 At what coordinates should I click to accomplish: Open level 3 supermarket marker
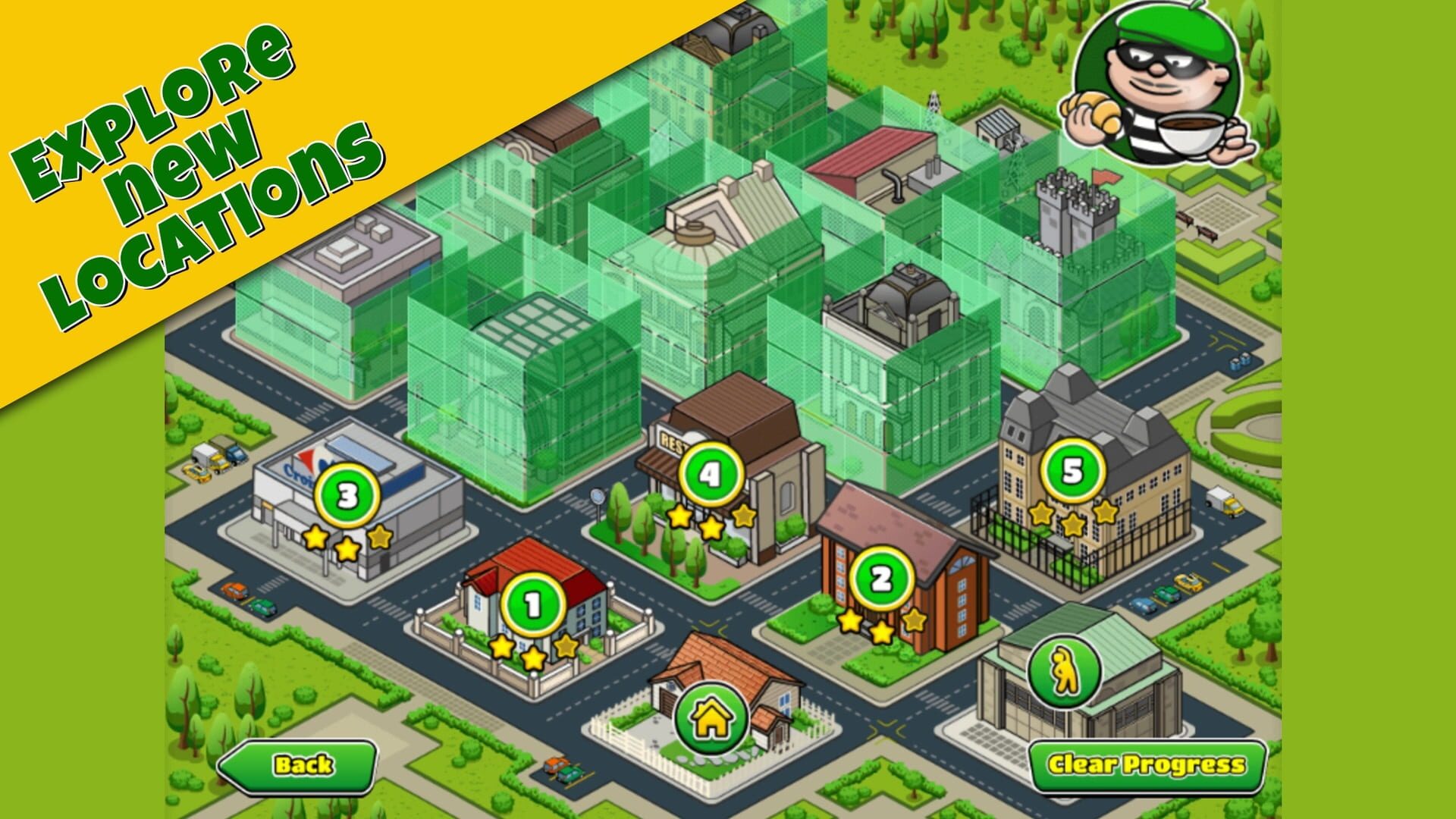[x=347, y=497]
